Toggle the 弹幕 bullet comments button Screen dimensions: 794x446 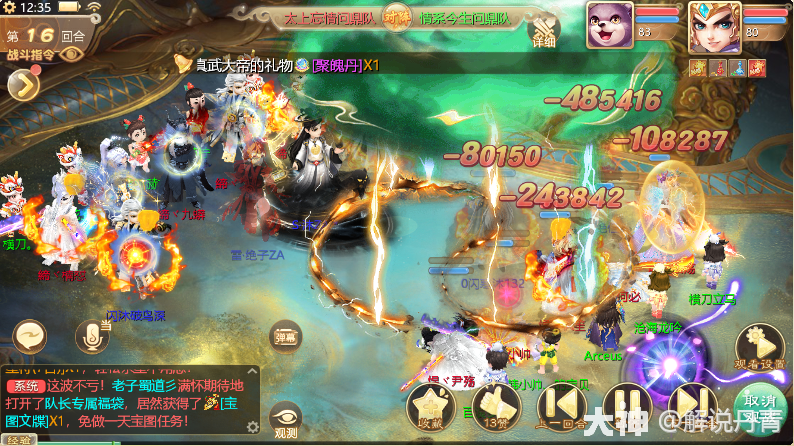point(285,337)
